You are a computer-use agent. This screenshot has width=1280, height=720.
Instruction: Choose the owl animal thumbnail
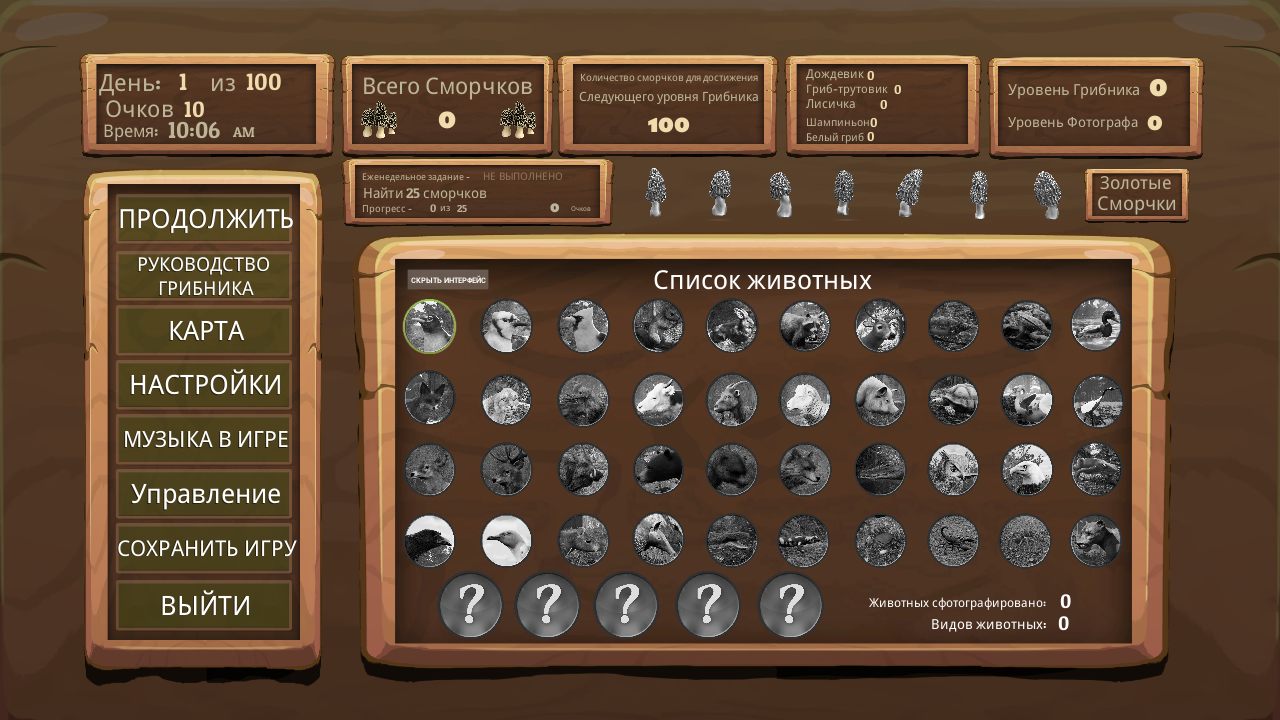[x=953, y=470]
